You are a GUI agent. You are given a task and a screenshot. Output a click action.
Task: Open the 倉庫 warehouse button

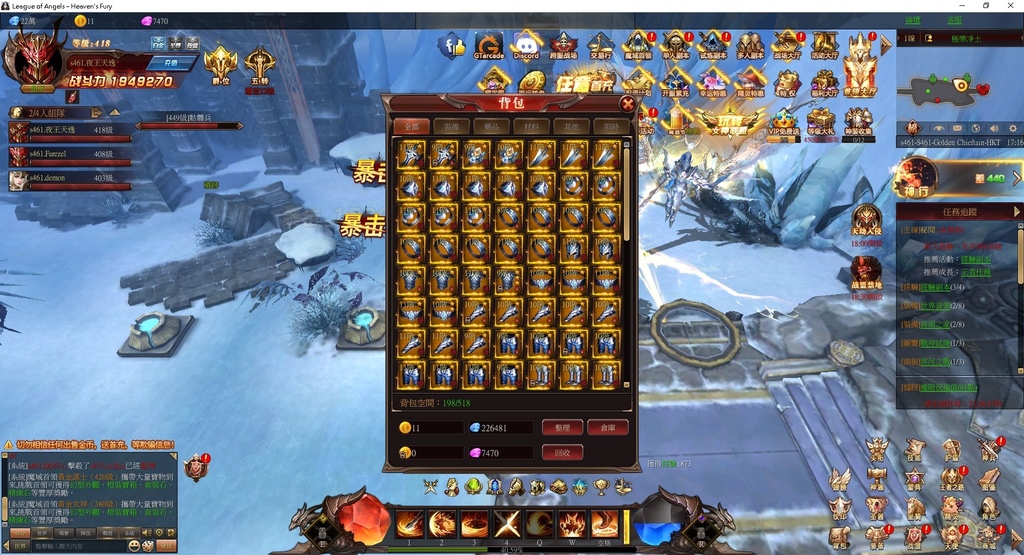click(607, 427)
